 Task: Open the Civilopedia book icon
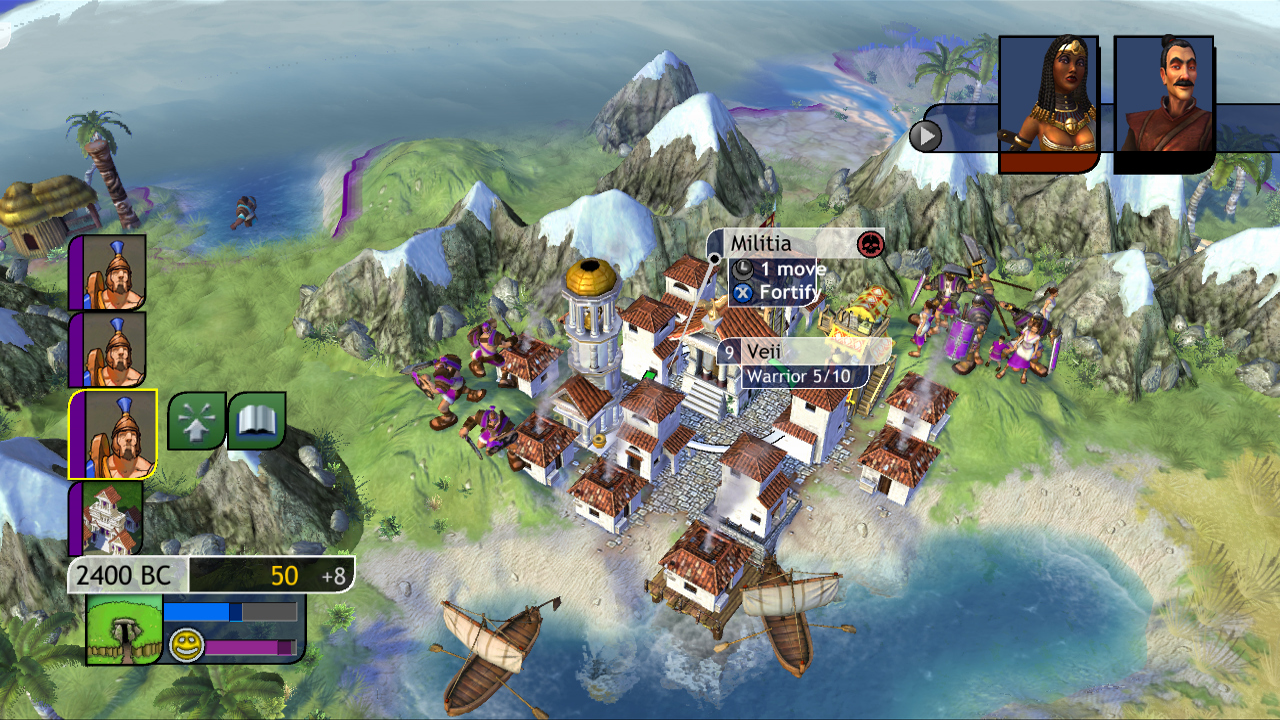[x=257, y=420]
